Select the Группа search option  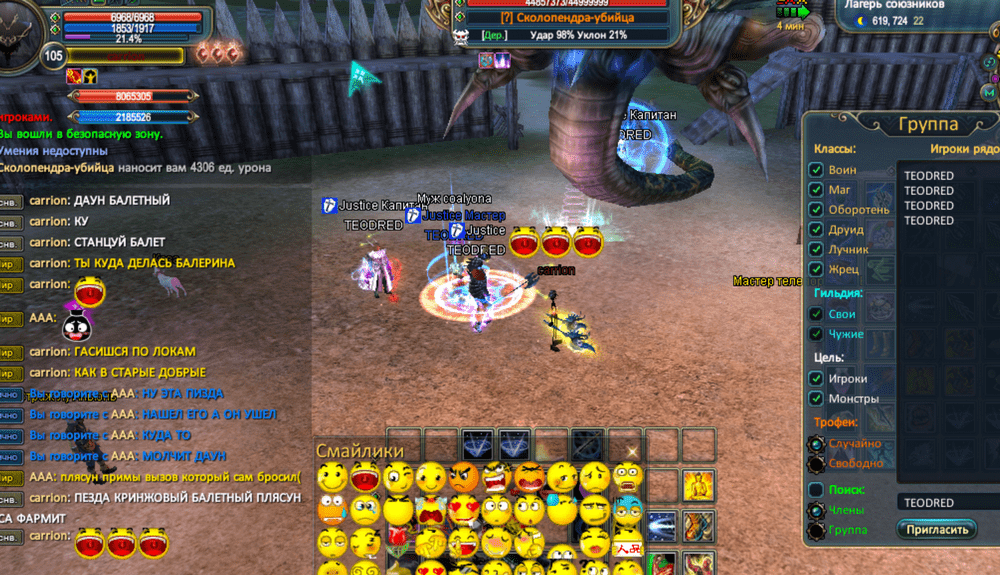coord(816,529)
